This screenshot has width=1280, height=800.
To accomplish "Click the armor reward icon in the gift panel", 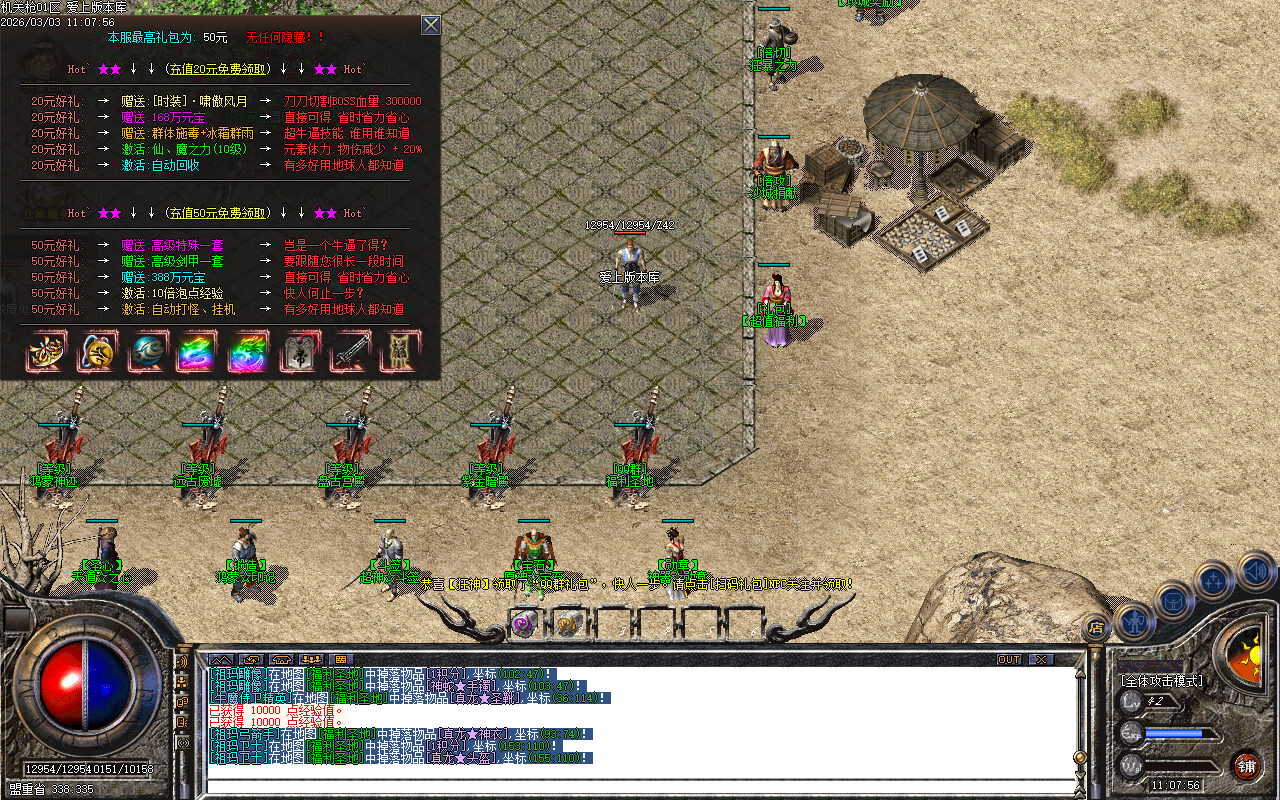I will 400,353.
